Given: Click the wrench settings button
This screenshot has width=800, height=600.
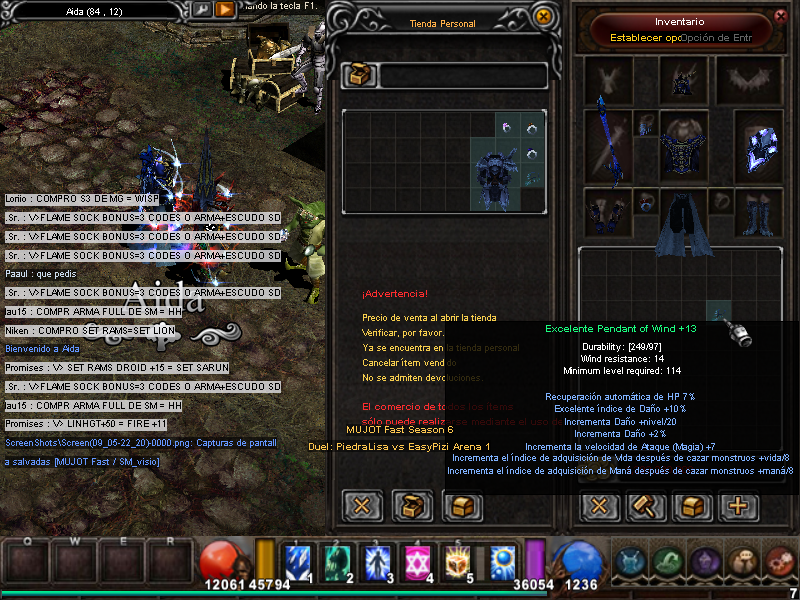Looking at the screenshot, I should (x=202, y=9).
